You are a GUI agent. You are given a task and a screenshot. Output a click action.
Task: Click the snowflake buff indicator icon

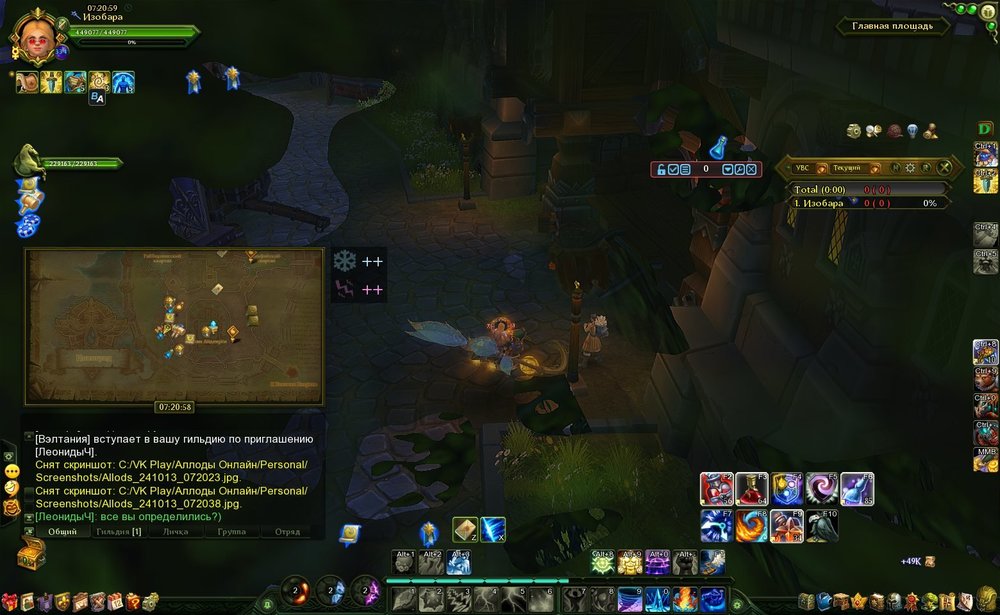click(344, 261)
